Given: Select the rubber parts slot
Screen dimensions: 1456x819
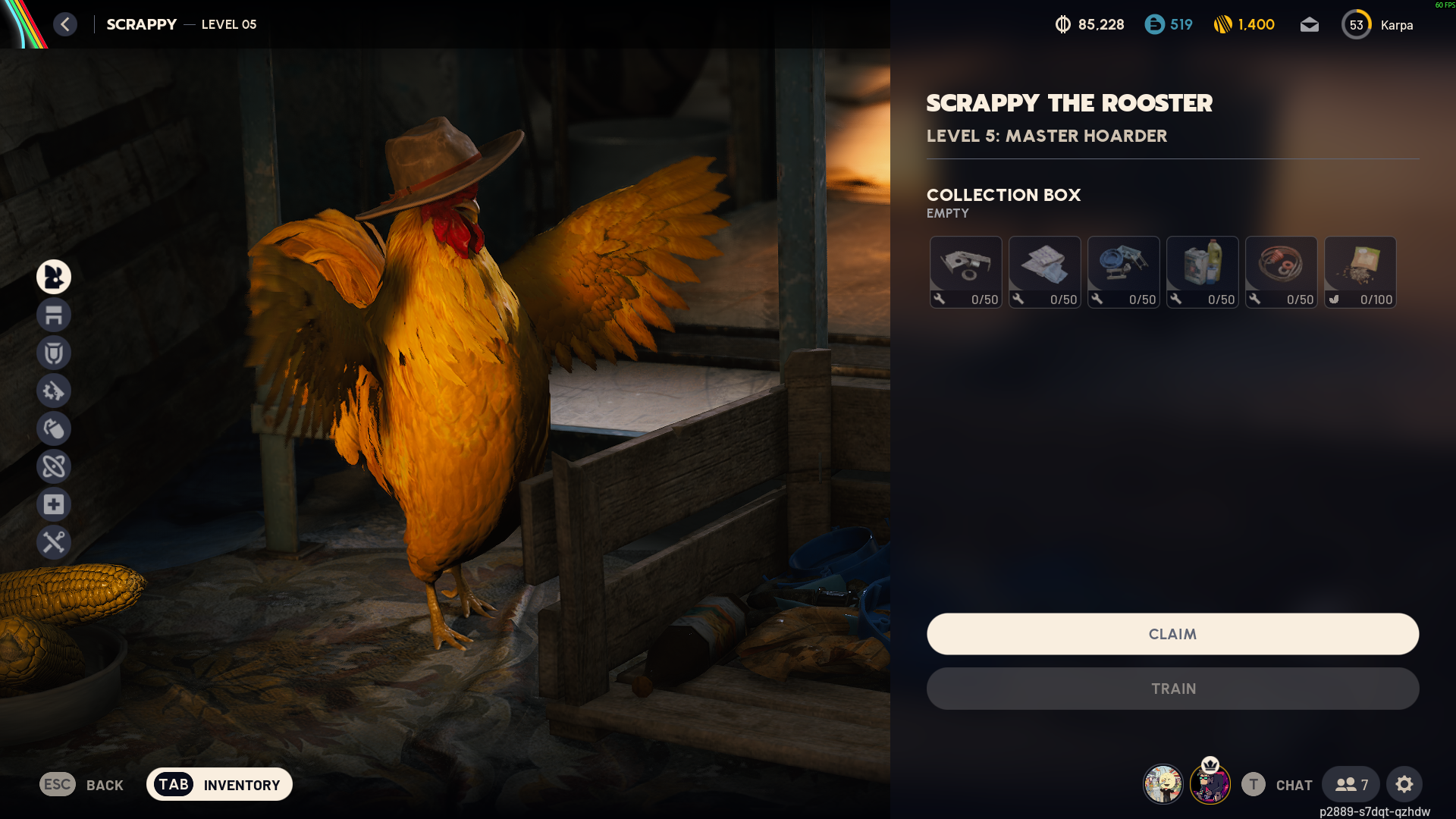Looking at the screenshot, I should 1281,271.
